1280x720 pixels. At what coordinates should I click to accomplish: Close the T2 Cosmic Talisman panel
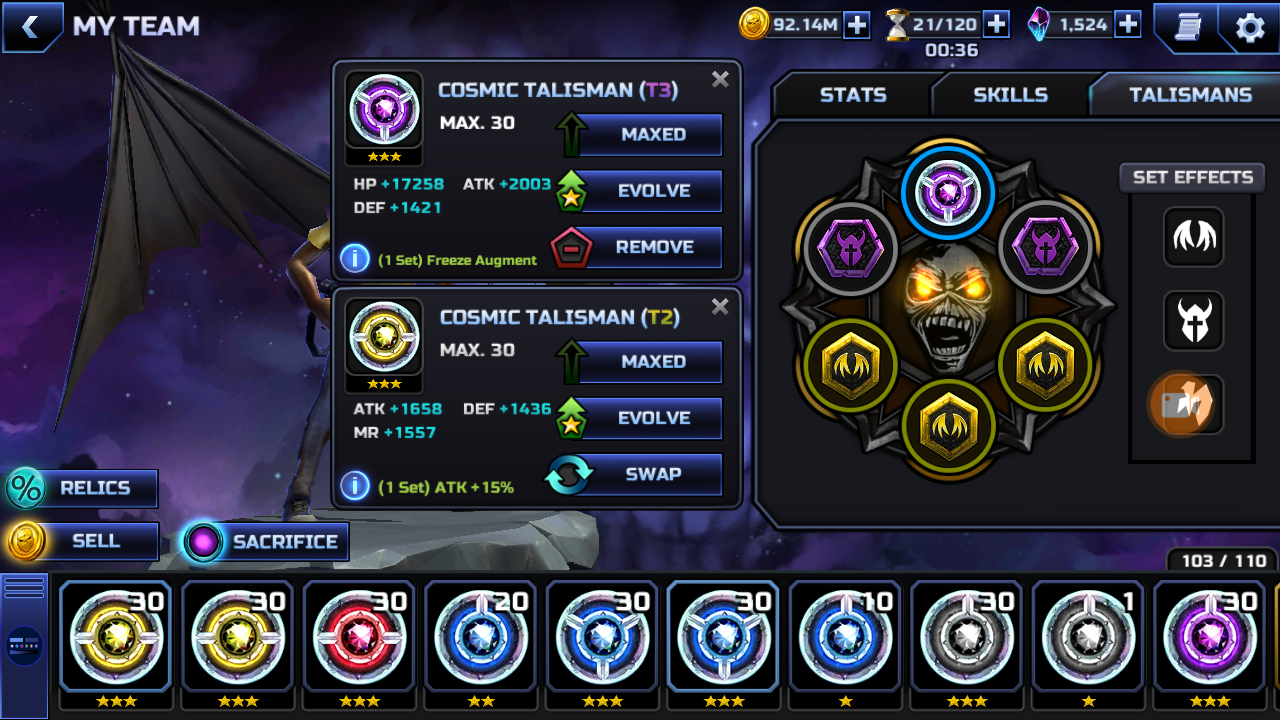click(720, 307)
